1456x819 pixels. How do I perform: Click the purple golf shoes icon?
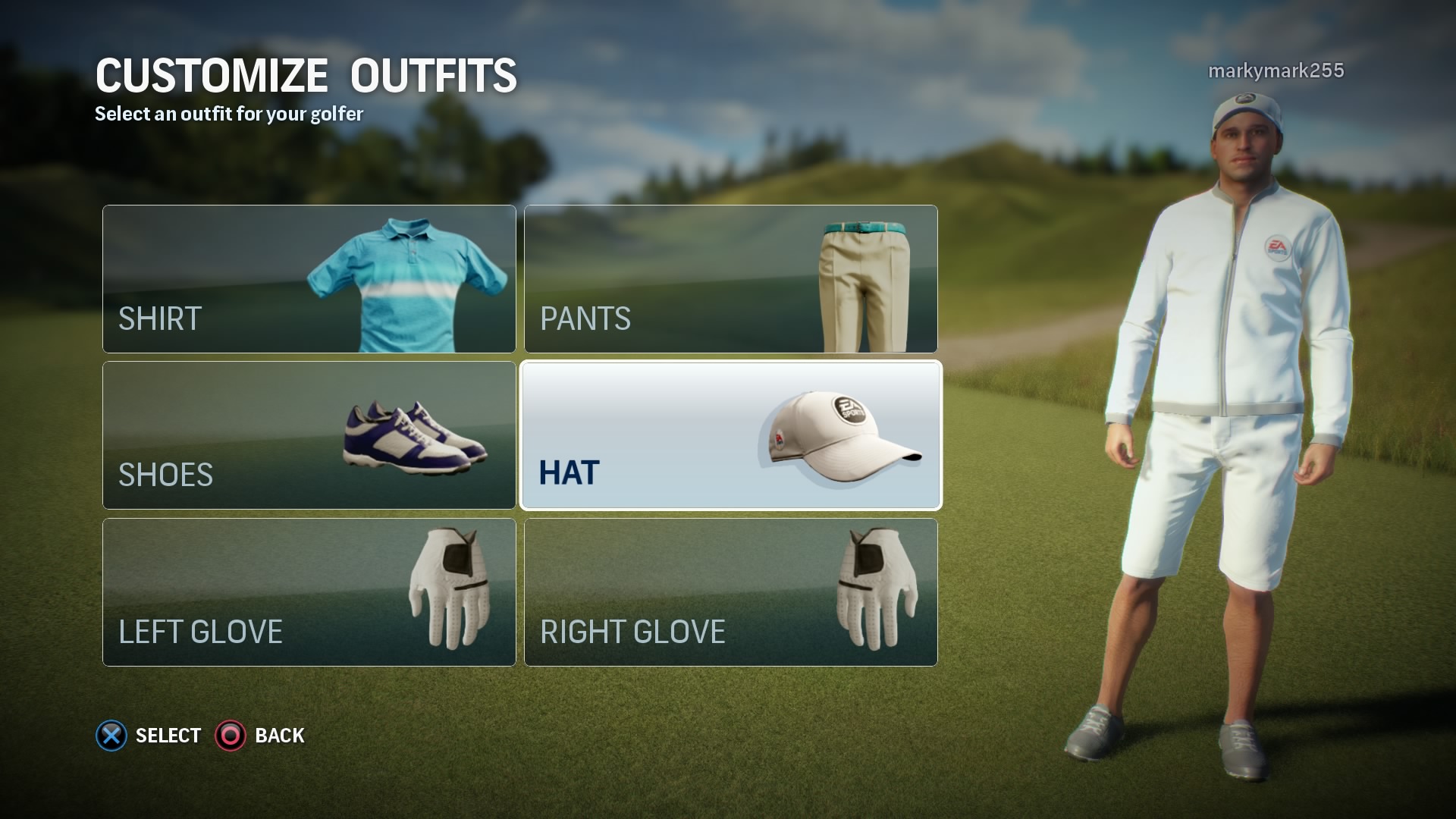[413, 440]
